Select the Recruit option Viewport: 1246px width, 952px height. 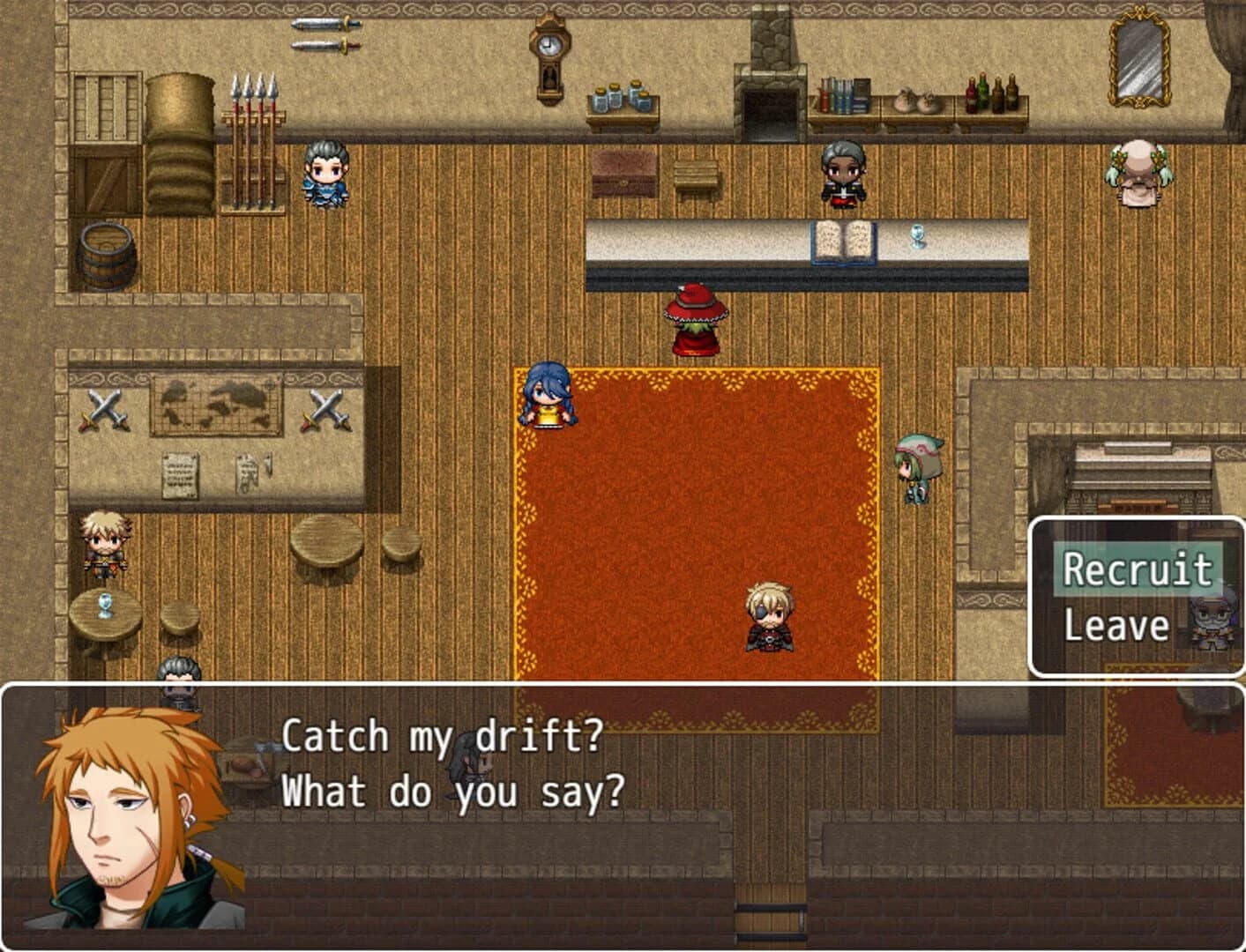(1138, 569)
